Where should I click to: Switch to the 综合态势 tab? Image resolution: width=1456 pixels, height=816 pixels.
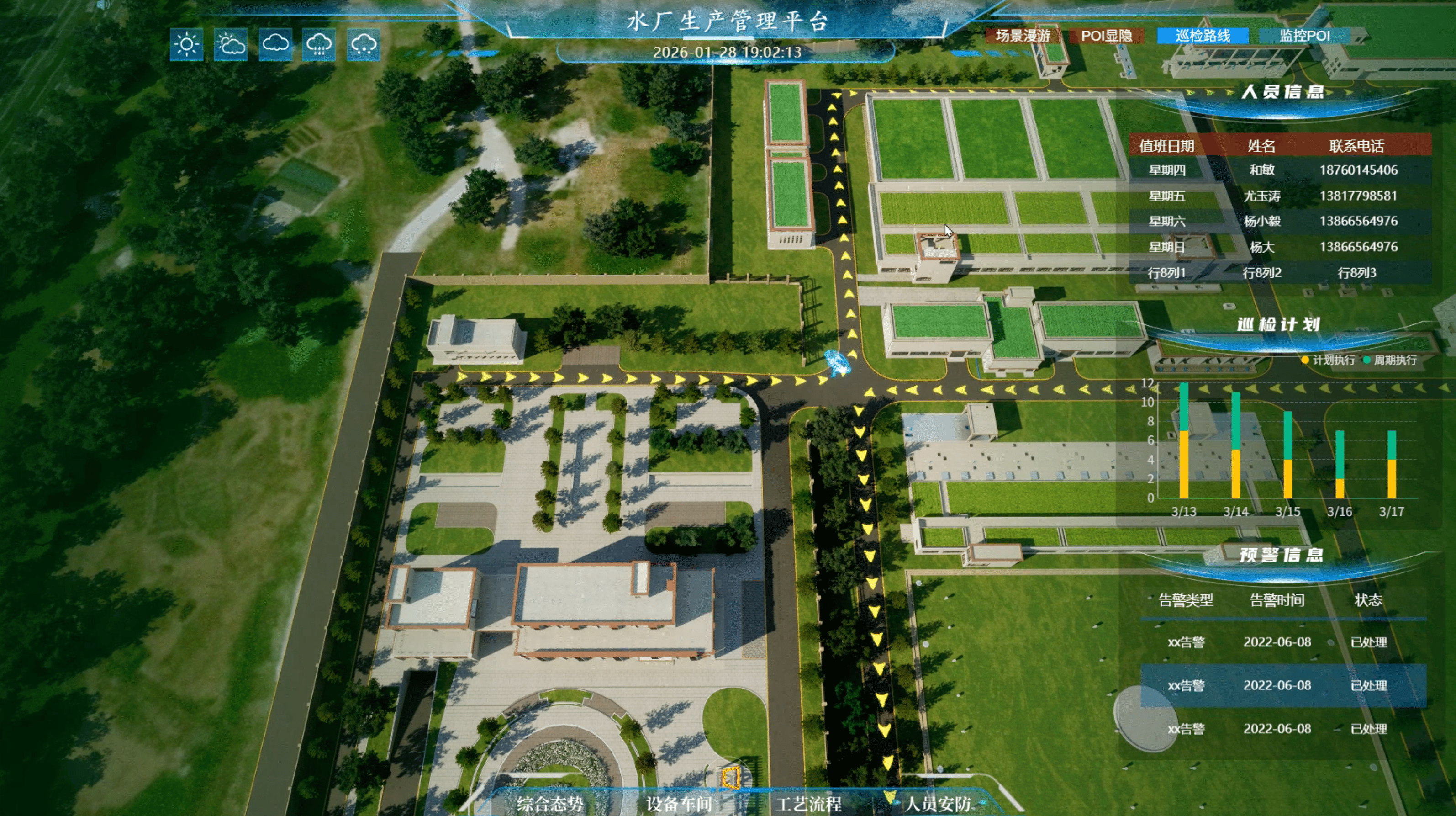coord(549,804)
